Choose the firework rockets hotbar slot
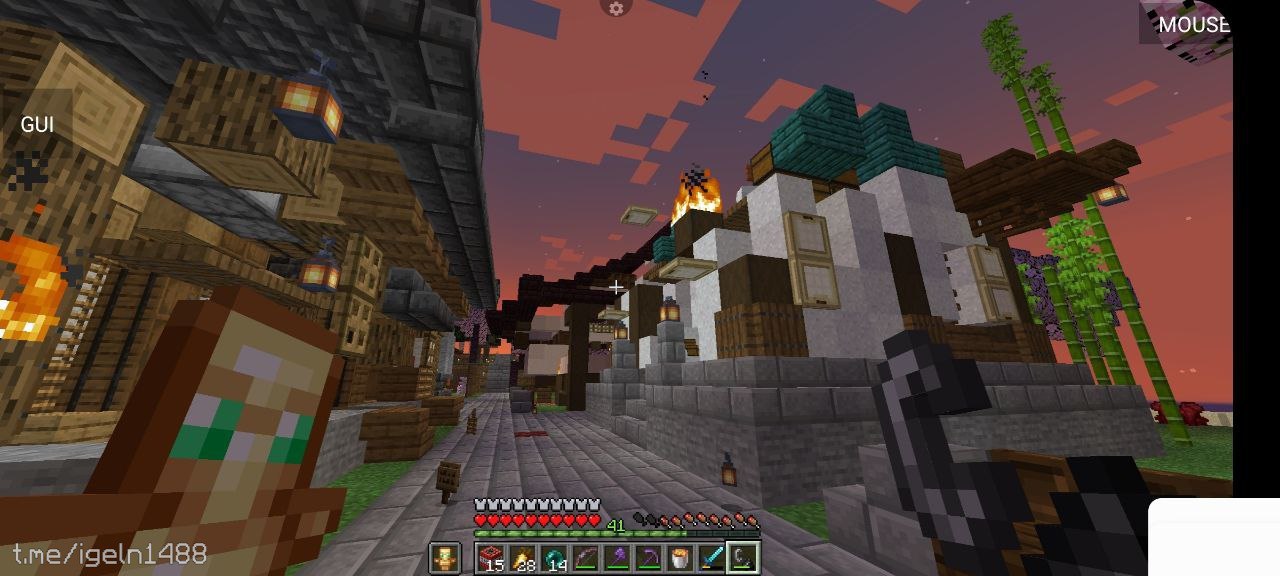 pos(522,558)
